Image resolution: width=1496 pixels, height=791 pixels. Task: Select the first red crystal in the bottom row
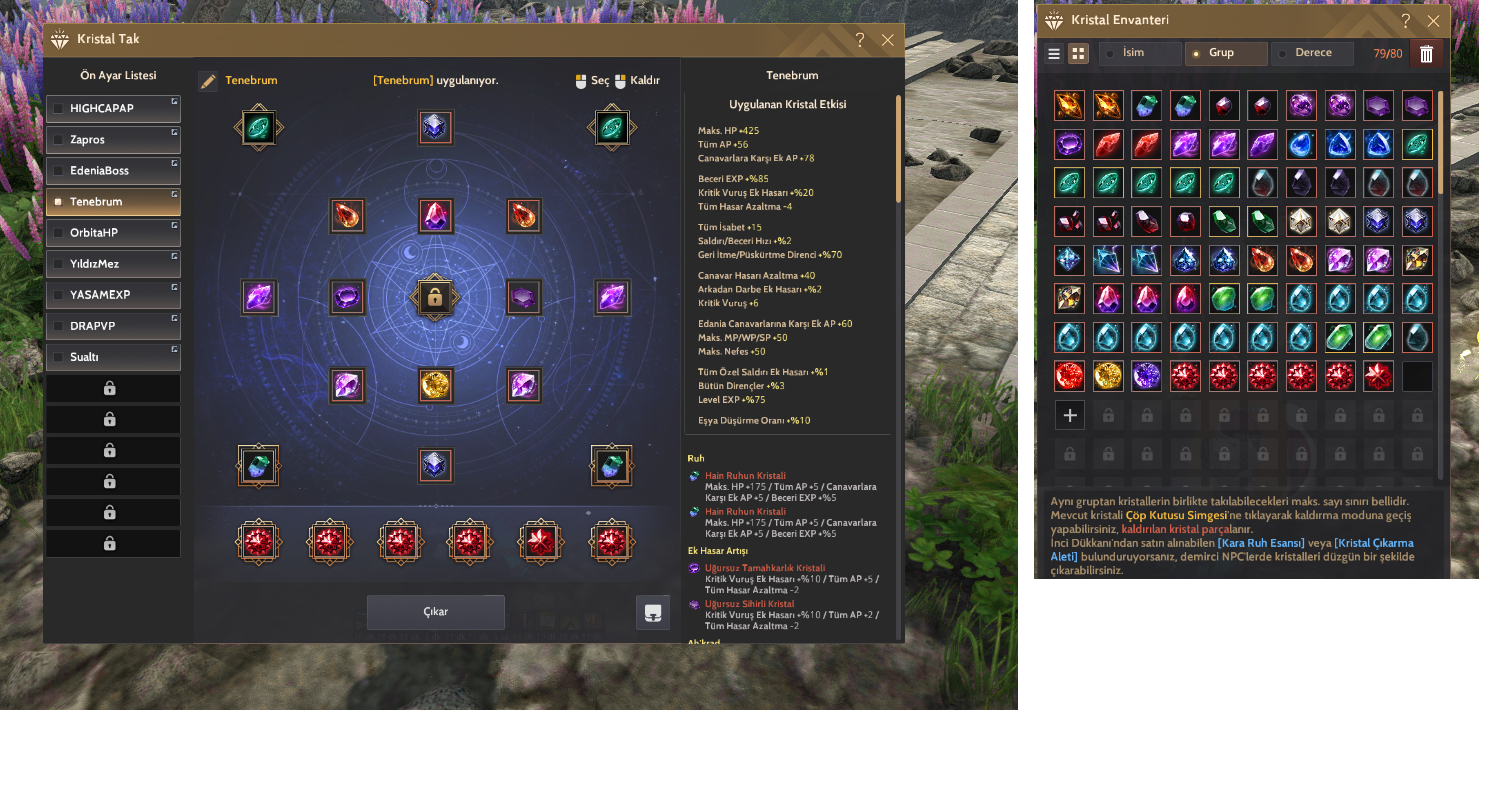pyautogui.click(x=258, y=541)
